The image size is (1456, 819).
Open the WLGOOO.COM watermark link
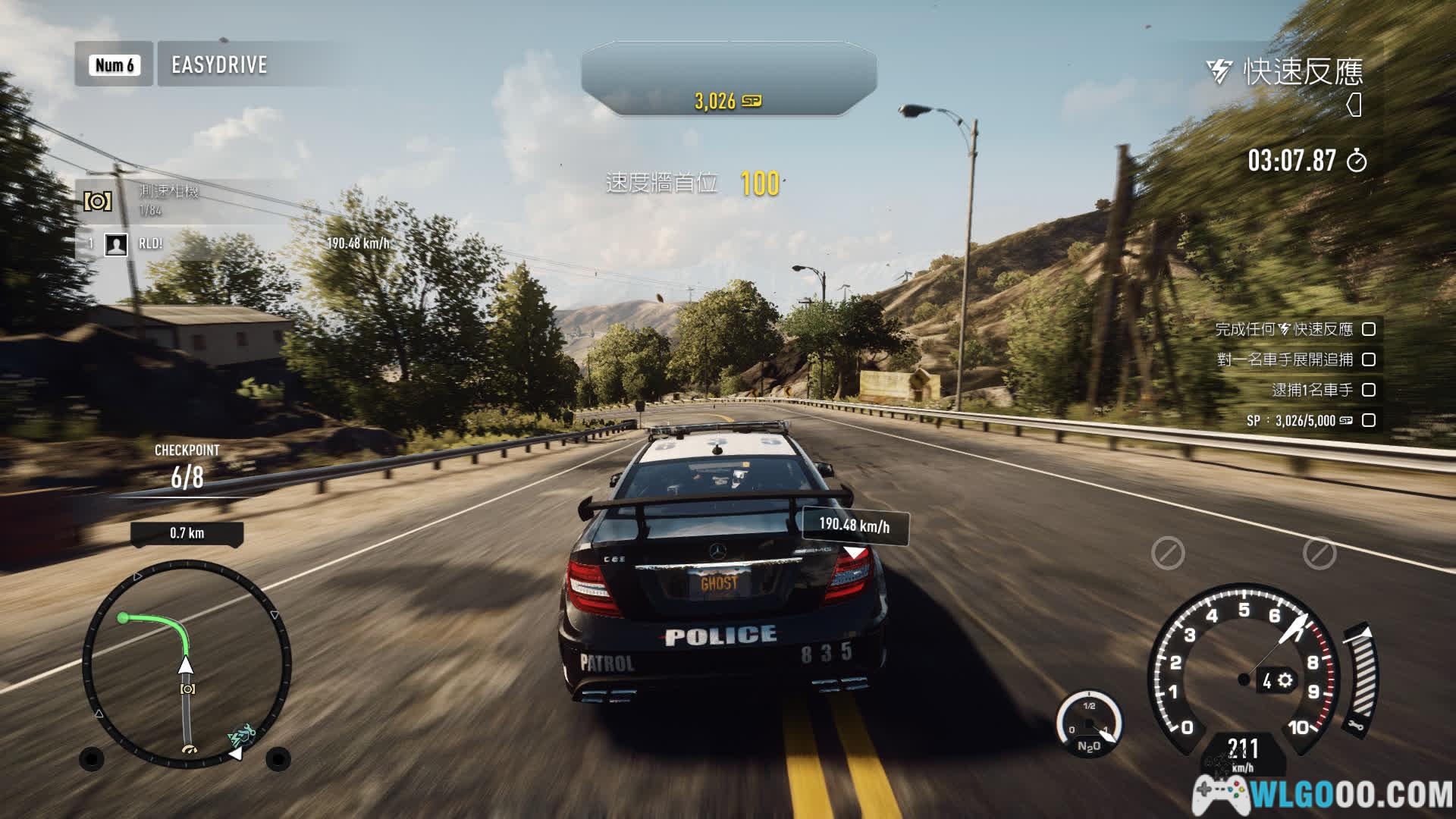coord(1323,794)
